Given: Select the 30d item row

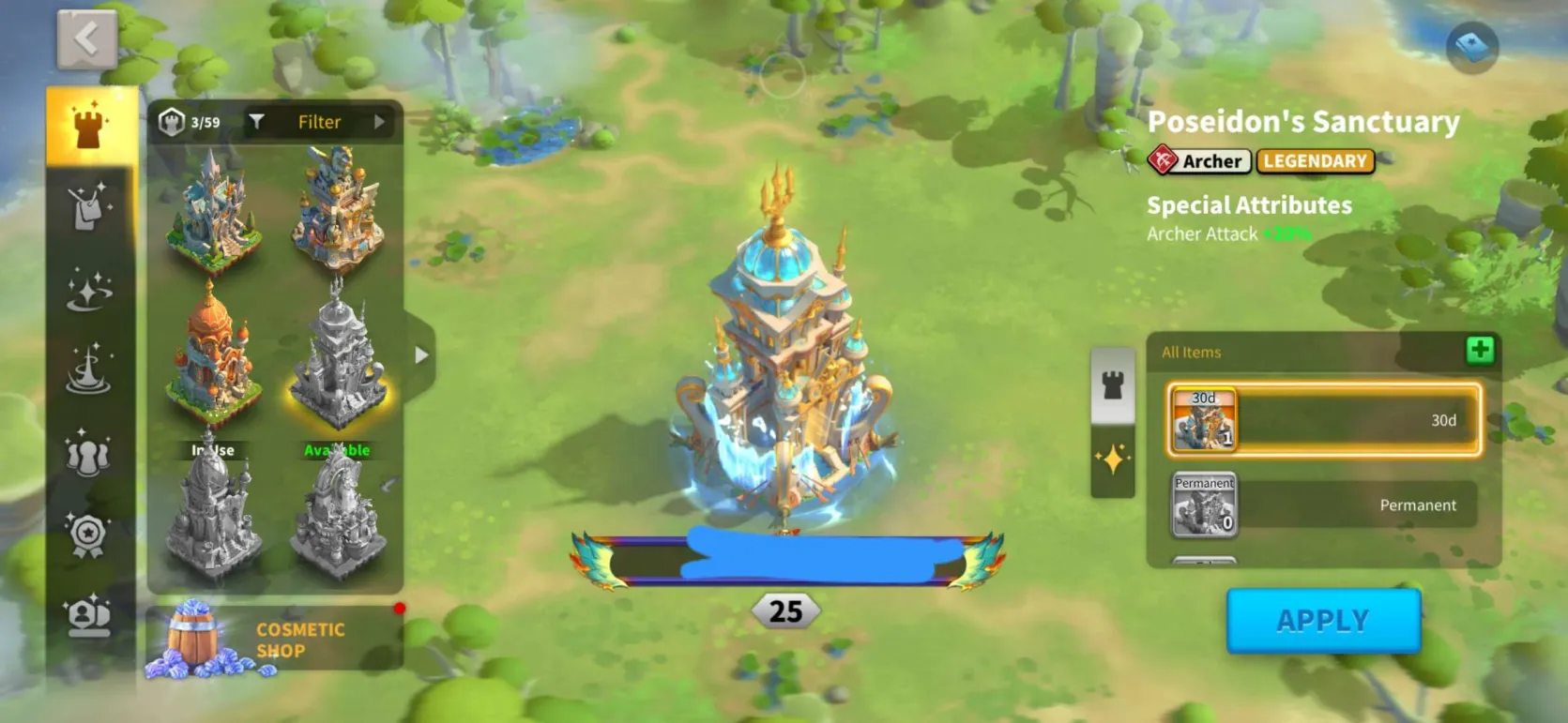Looking at the screenshot, I should [x=1323, y=420].
